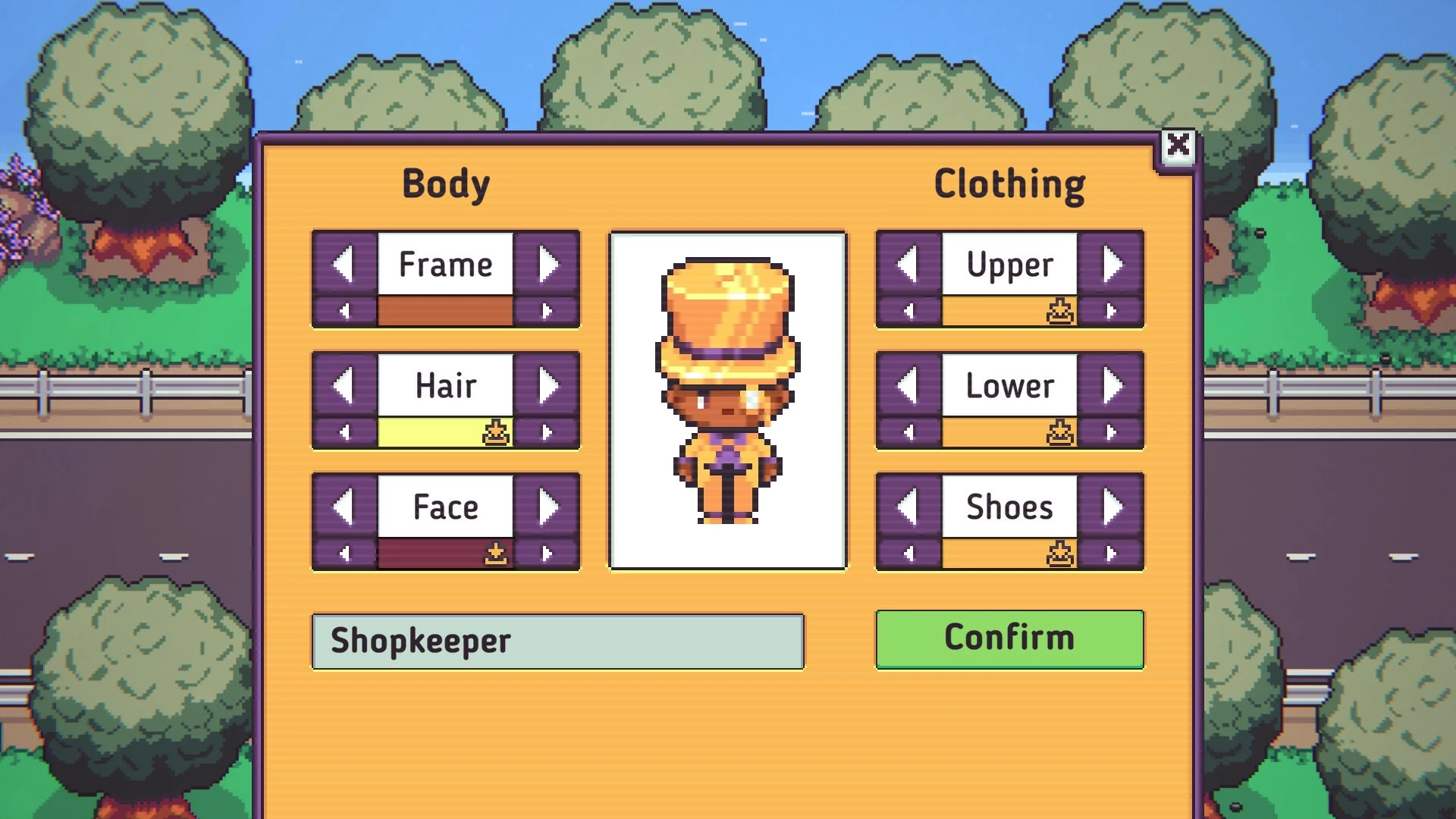Edit the Shopkeeper name field
The height and width of the screenshot is (819, 1456).
coord(557,642)
